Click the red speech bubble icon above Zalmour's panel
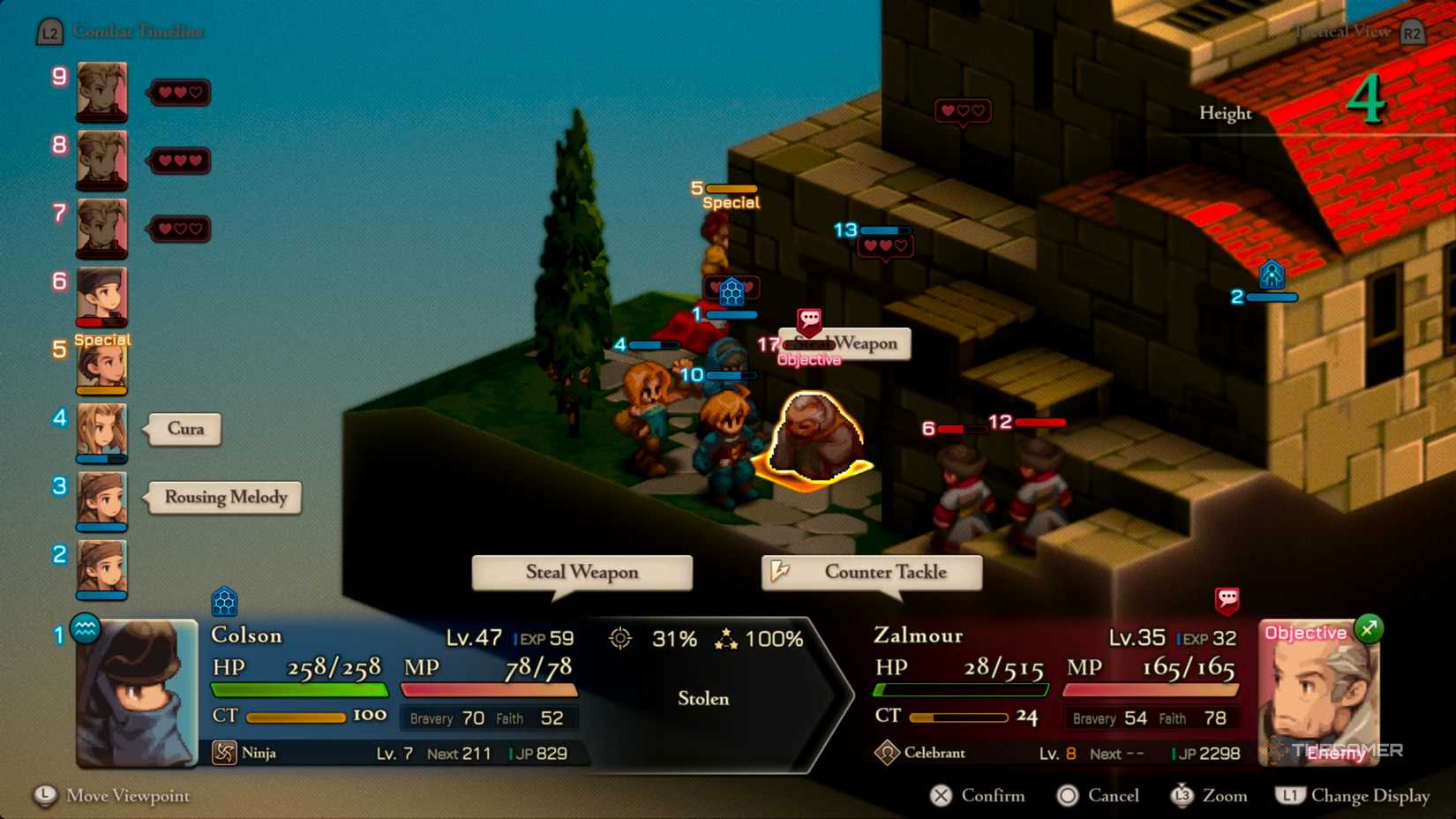Viewport: 1456px width, 819px height. [x=1227, y=600]
